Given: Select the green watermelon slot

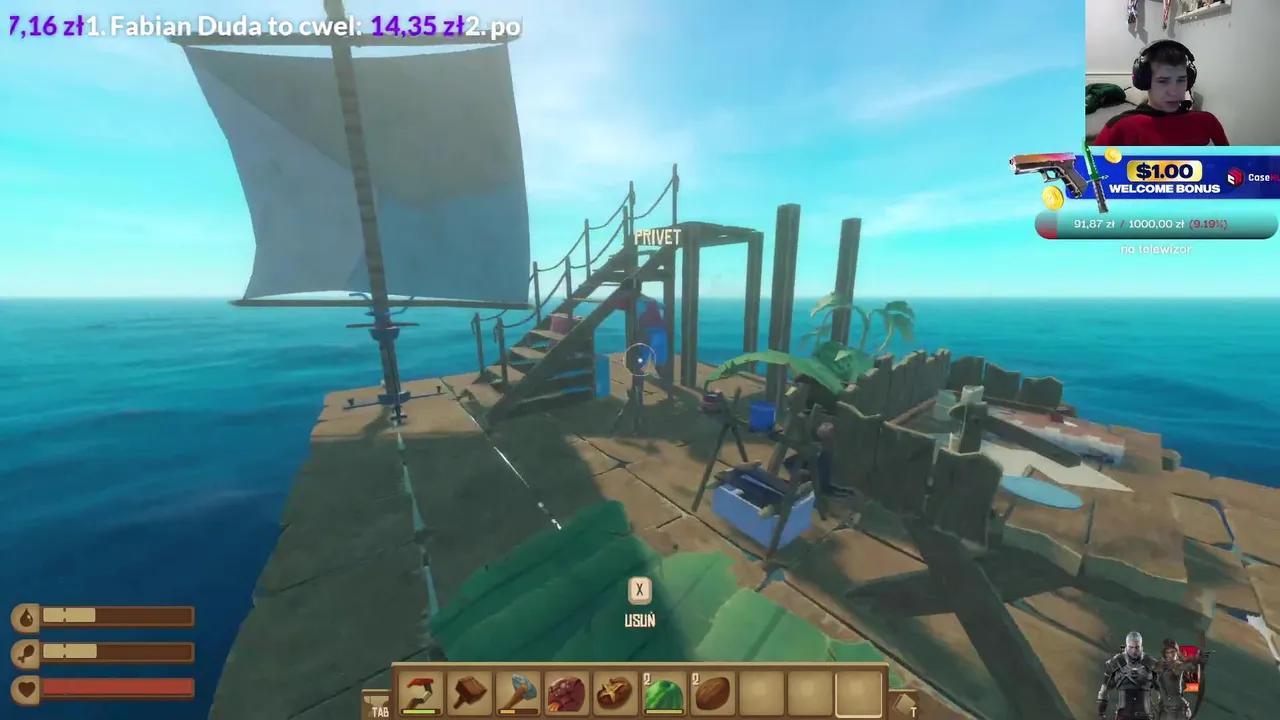Looking at the screenshot, I should pyautogui.click(x=662, y=692).
